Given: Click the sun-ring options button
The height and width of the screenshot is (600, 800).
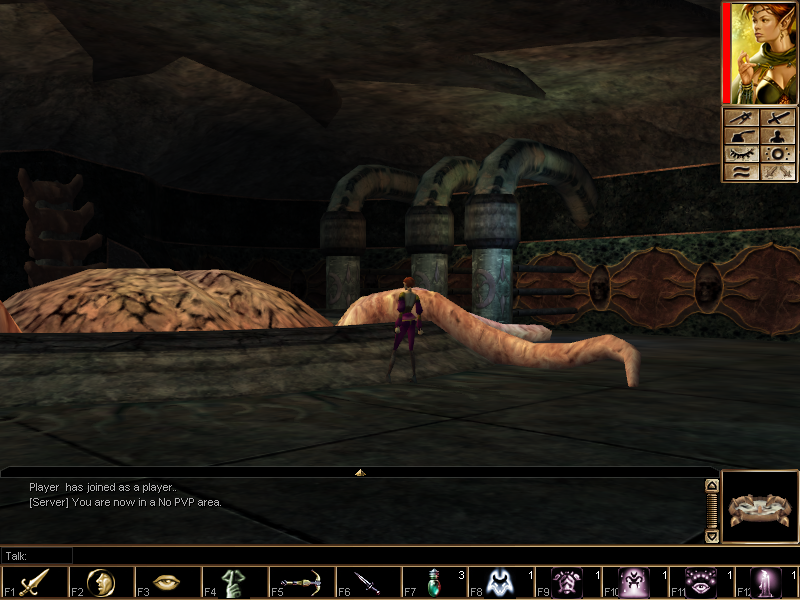Looking at the screenshot, I should [x=778, y=154].
